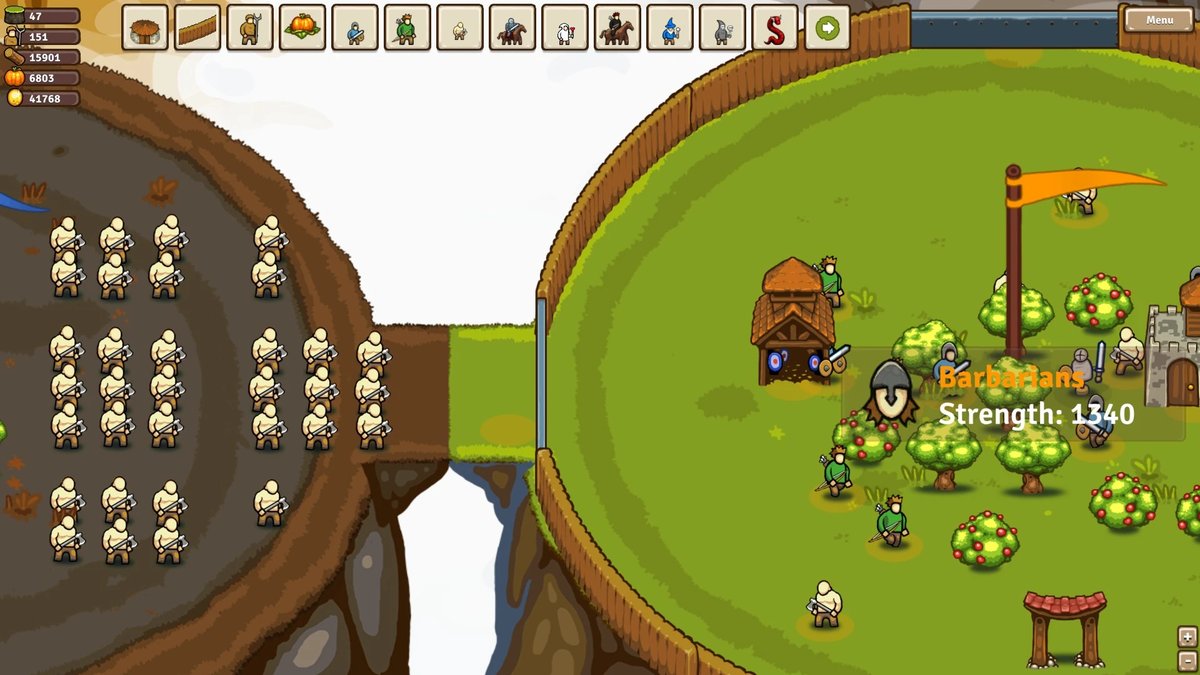1200x675 pixels.
Task: Select the pitchfork peasant unit icon
Action: coord(249,28)
